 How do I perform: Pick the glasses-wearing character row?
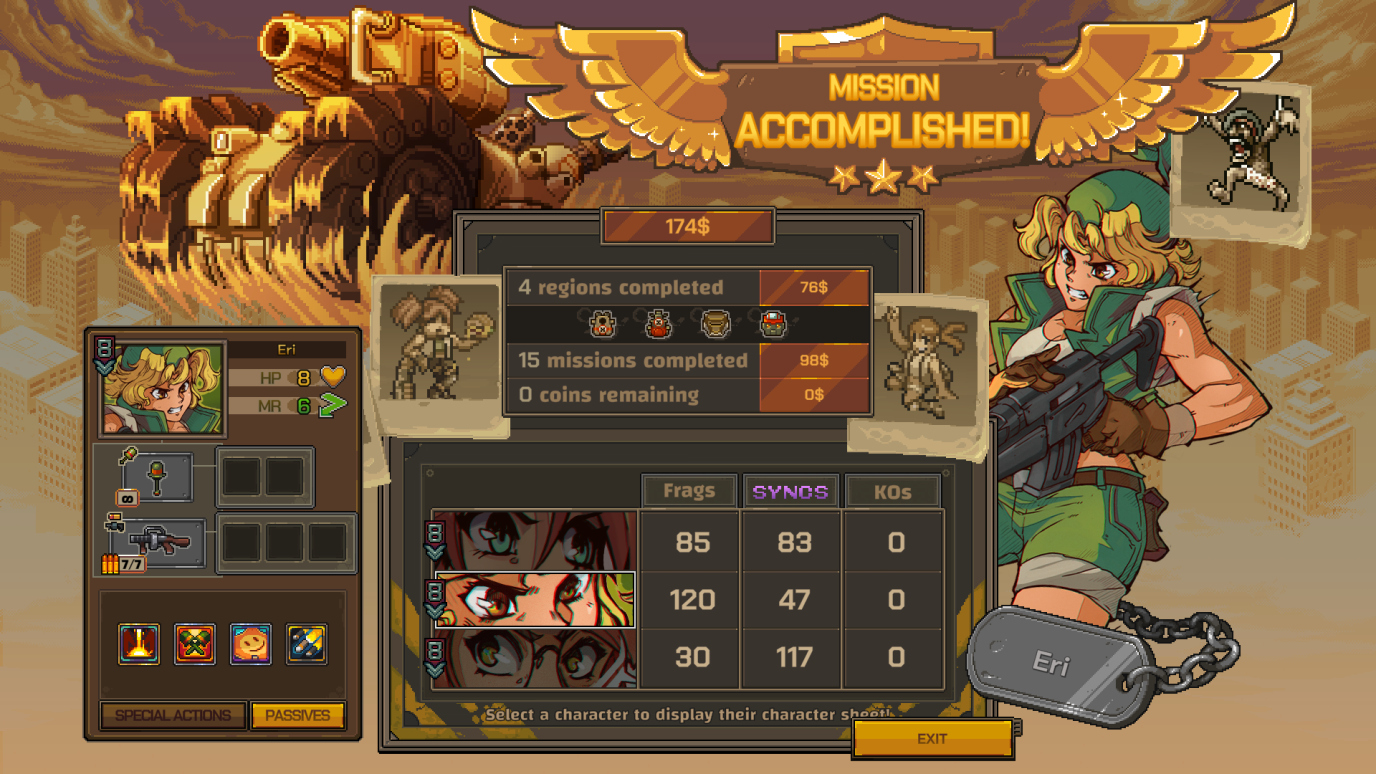535,658
